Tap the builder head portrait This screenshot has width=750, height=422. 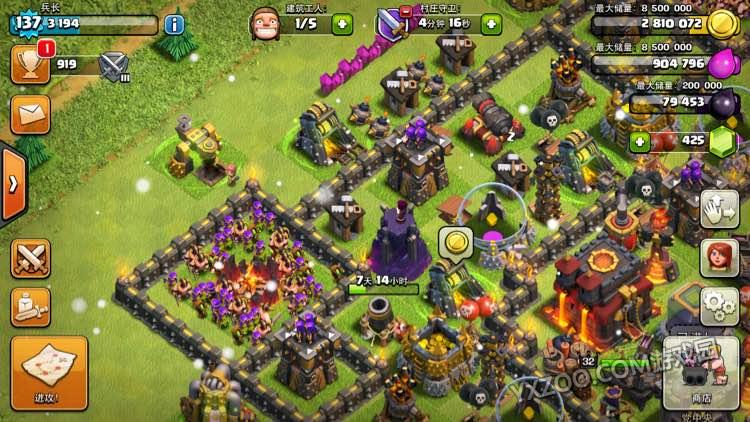[264, 22]
